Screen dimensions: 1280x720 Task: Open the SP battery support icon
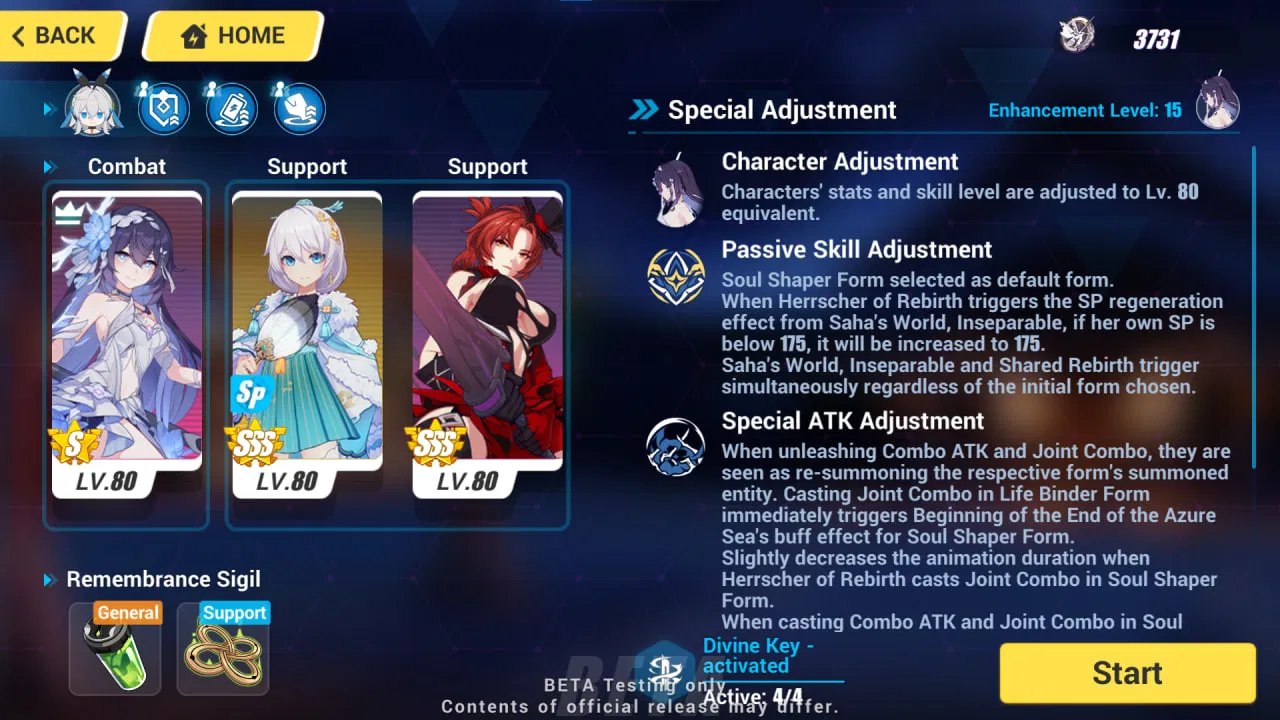(231, 108)
